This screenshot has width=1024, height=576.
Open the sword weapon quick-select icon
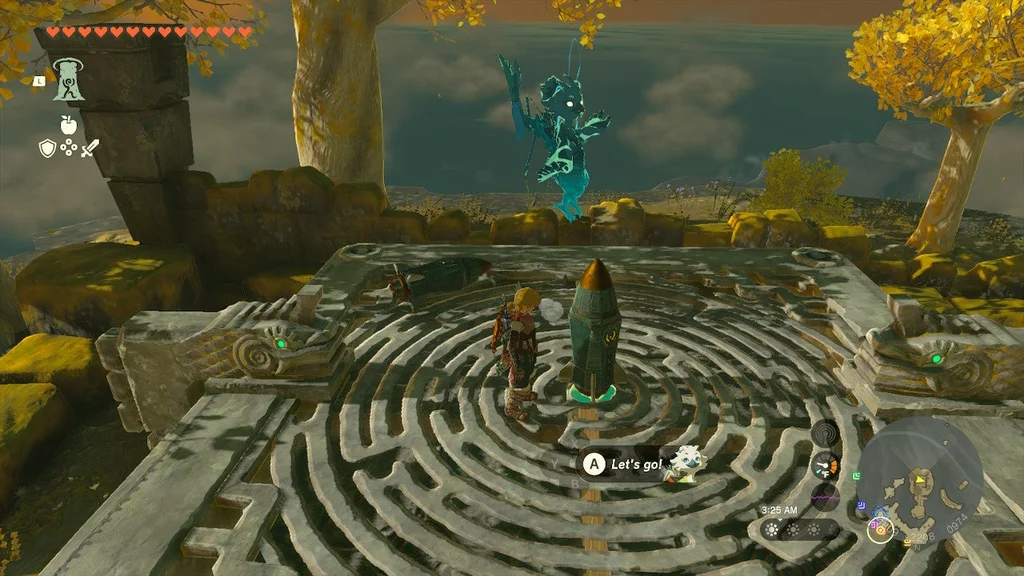pos(90,148)
